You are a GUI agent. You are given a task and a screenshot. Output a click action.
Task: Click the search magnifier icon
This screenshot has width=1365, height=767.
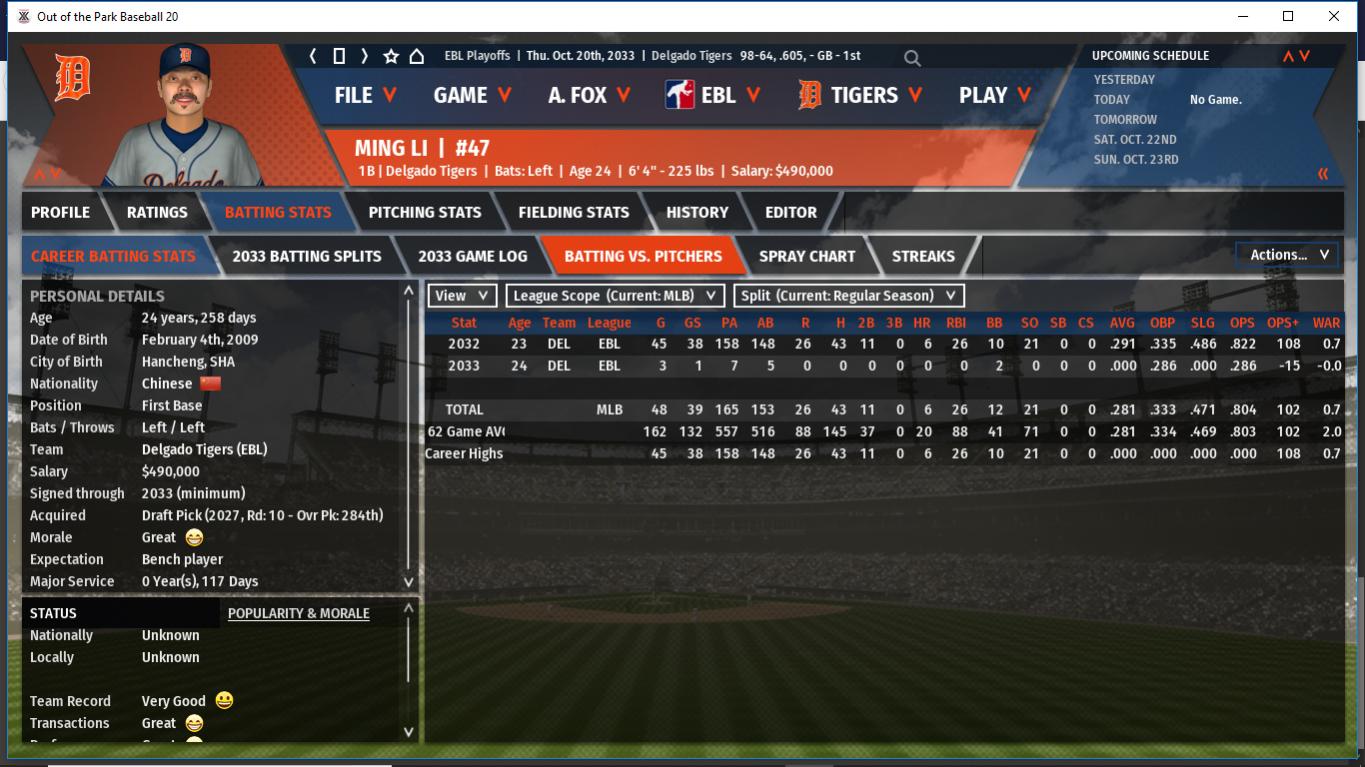912,58
